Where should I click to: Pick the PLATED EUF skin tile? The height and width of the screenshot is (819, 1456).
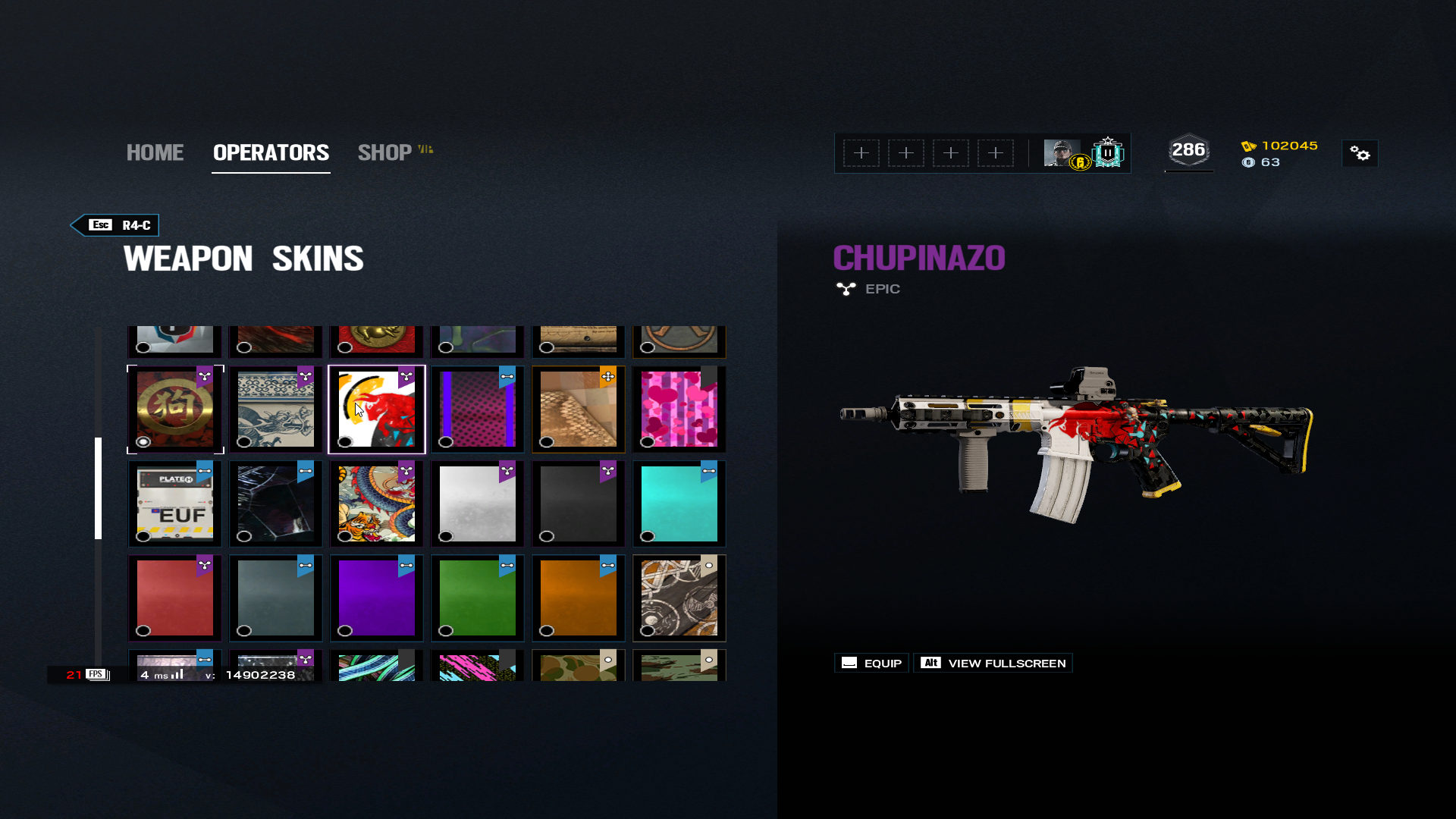pyautogui.click(x=175, y=504)
